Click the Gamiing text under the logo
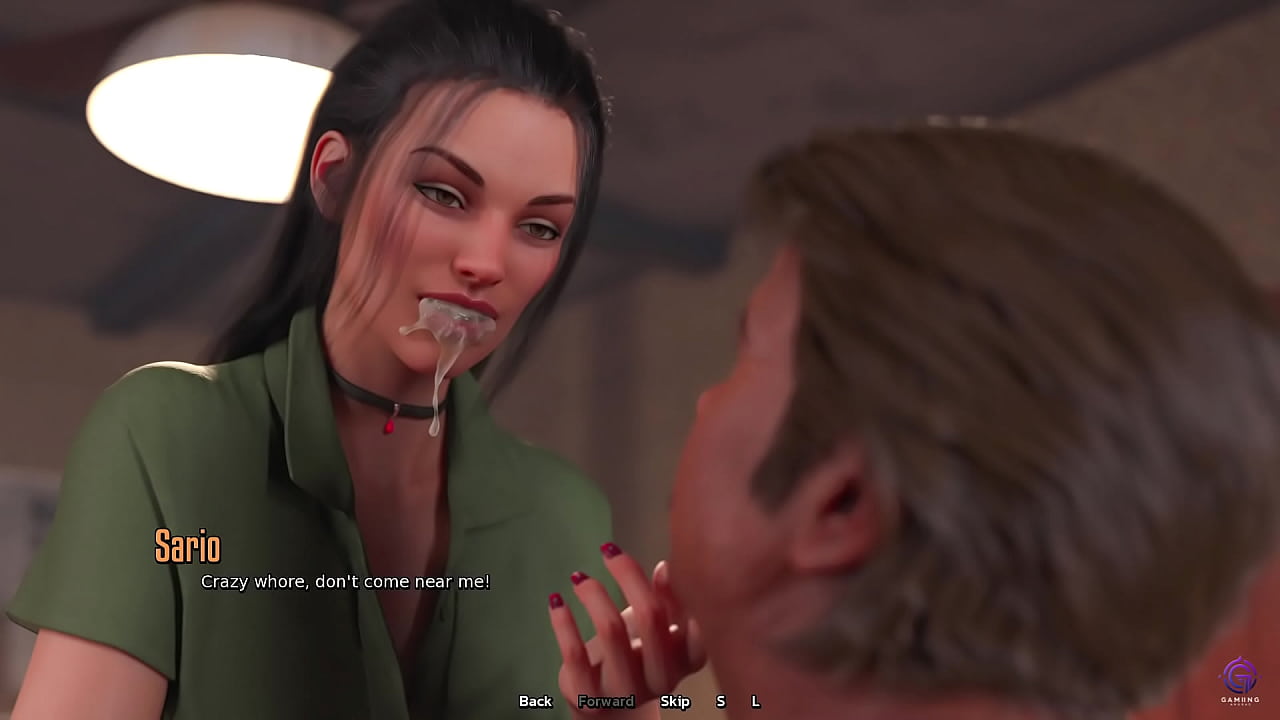The width and height of the screenshot is (1280, 720). (x=1241, y=701)
